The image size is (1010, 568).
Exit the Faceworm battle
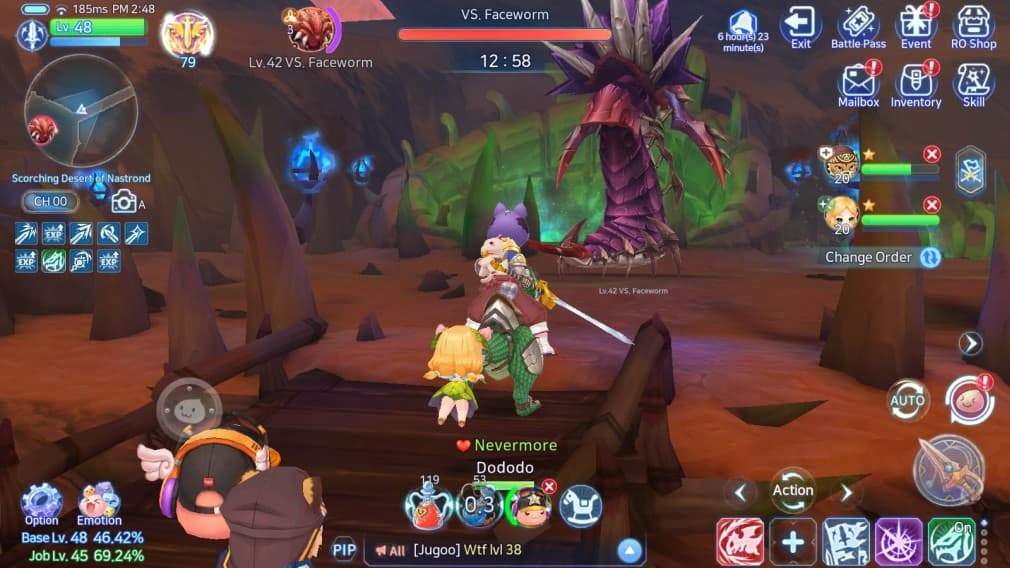coord(800,26)
